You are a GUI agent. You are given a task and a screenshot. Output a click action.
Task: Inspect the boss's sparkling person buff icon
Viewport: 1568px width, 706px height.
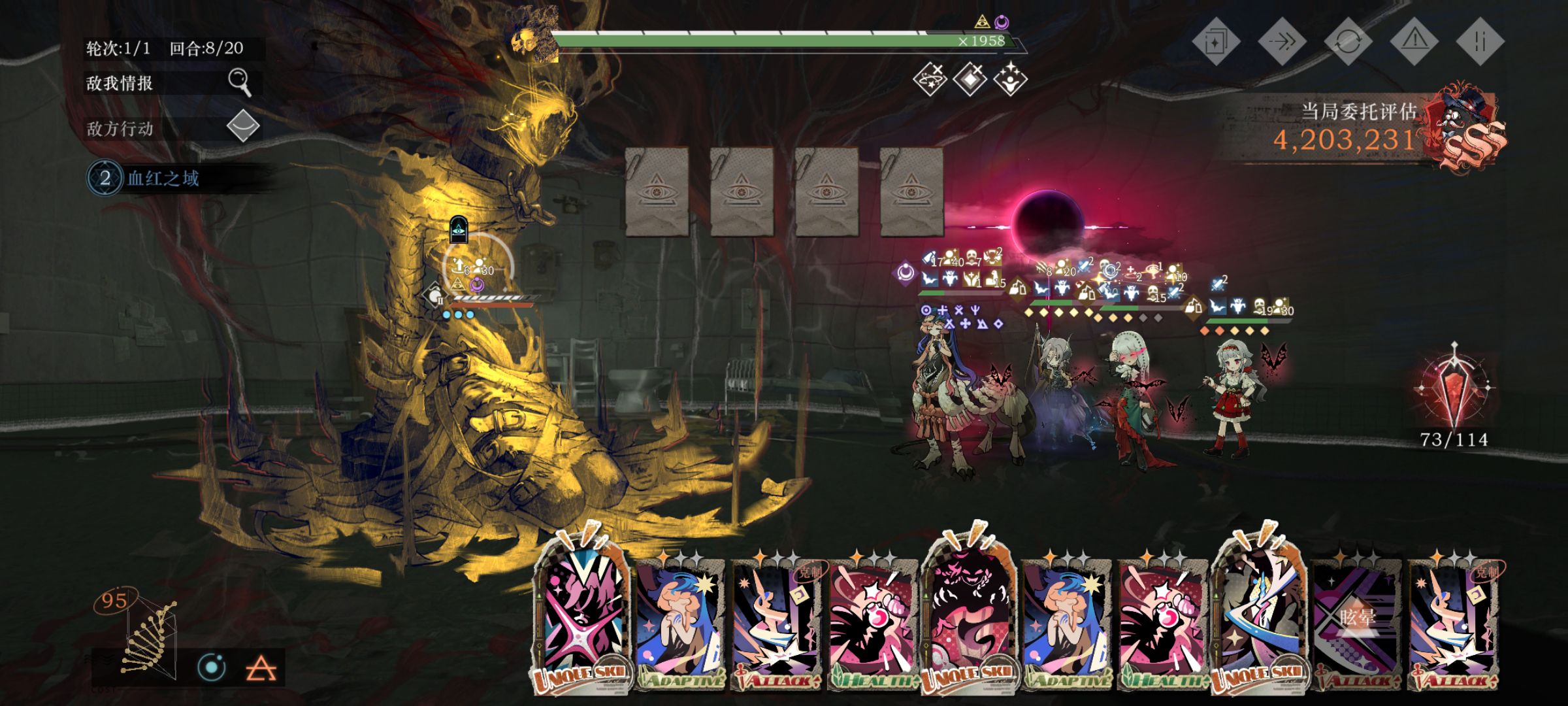pos(1010,78)
